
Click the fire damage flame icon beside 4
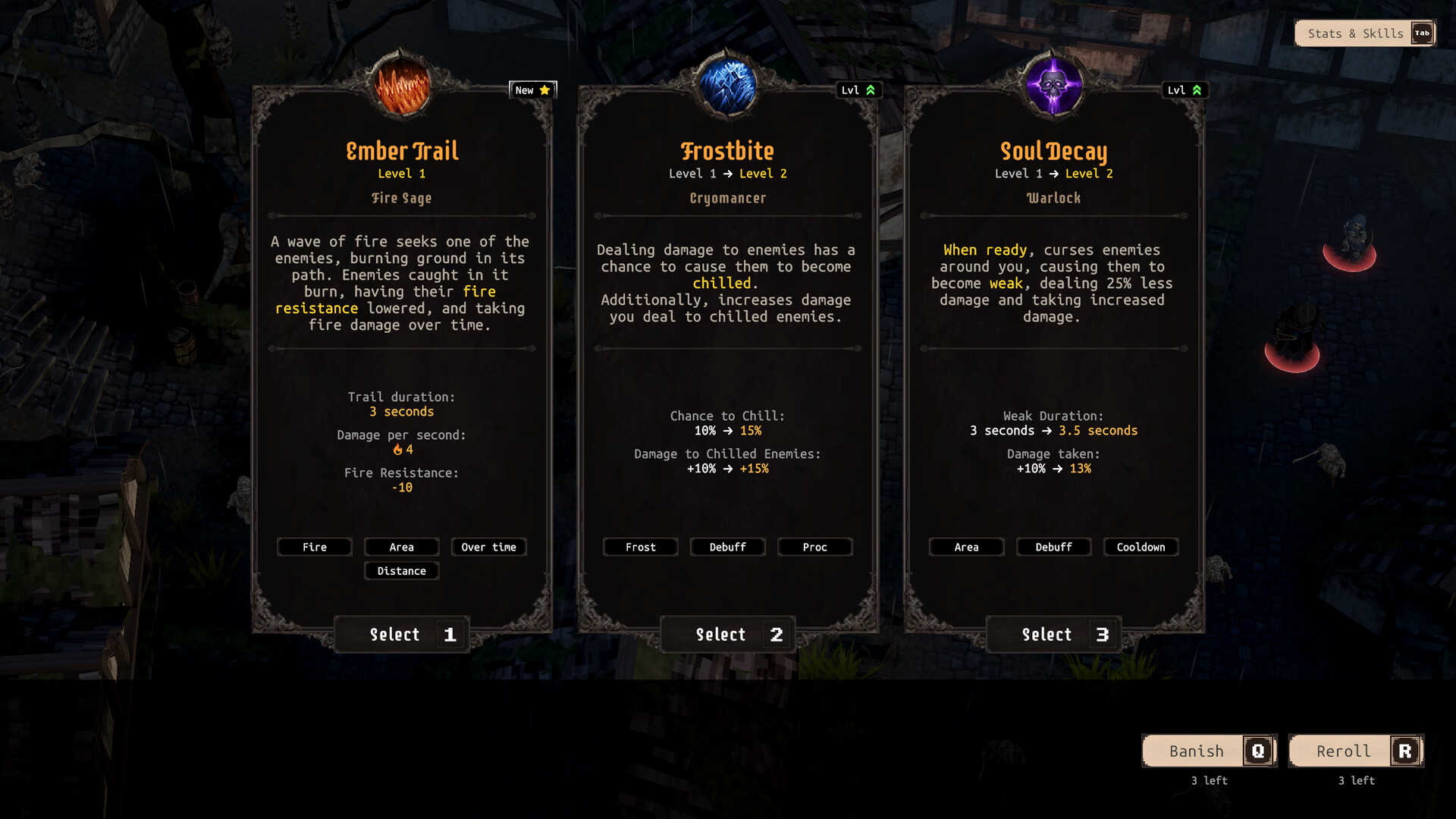click(397, 449)
